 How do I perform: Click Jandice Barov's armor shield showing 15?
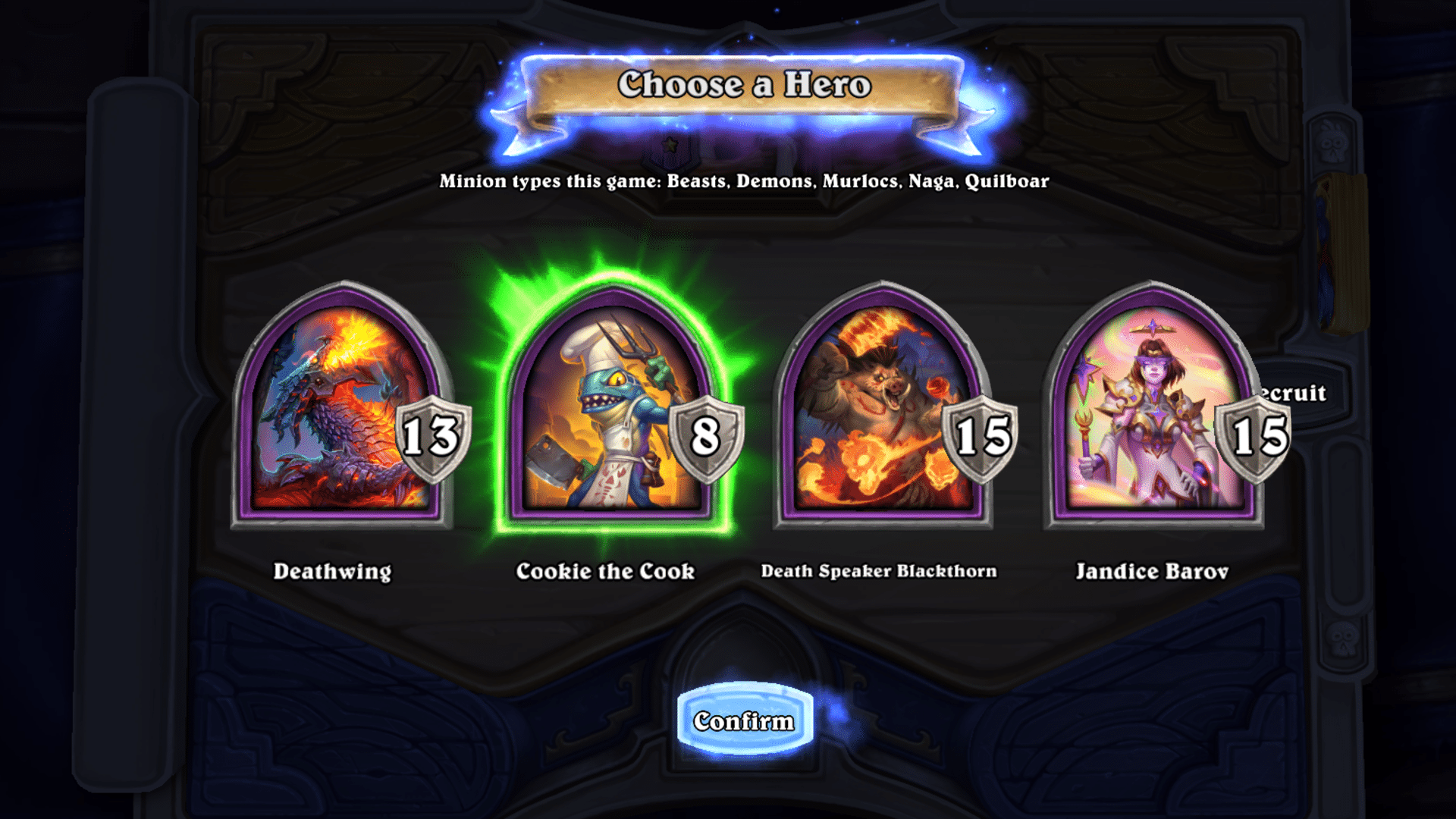coord(1257,436)
